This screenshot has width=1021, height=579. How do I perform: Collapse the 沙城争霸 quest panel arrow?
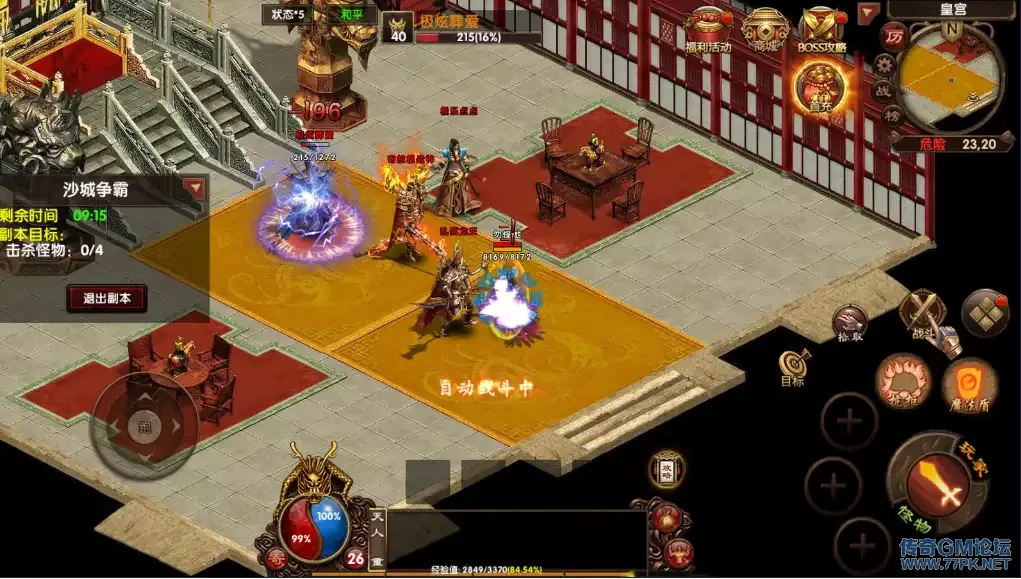tap(194, 187)
